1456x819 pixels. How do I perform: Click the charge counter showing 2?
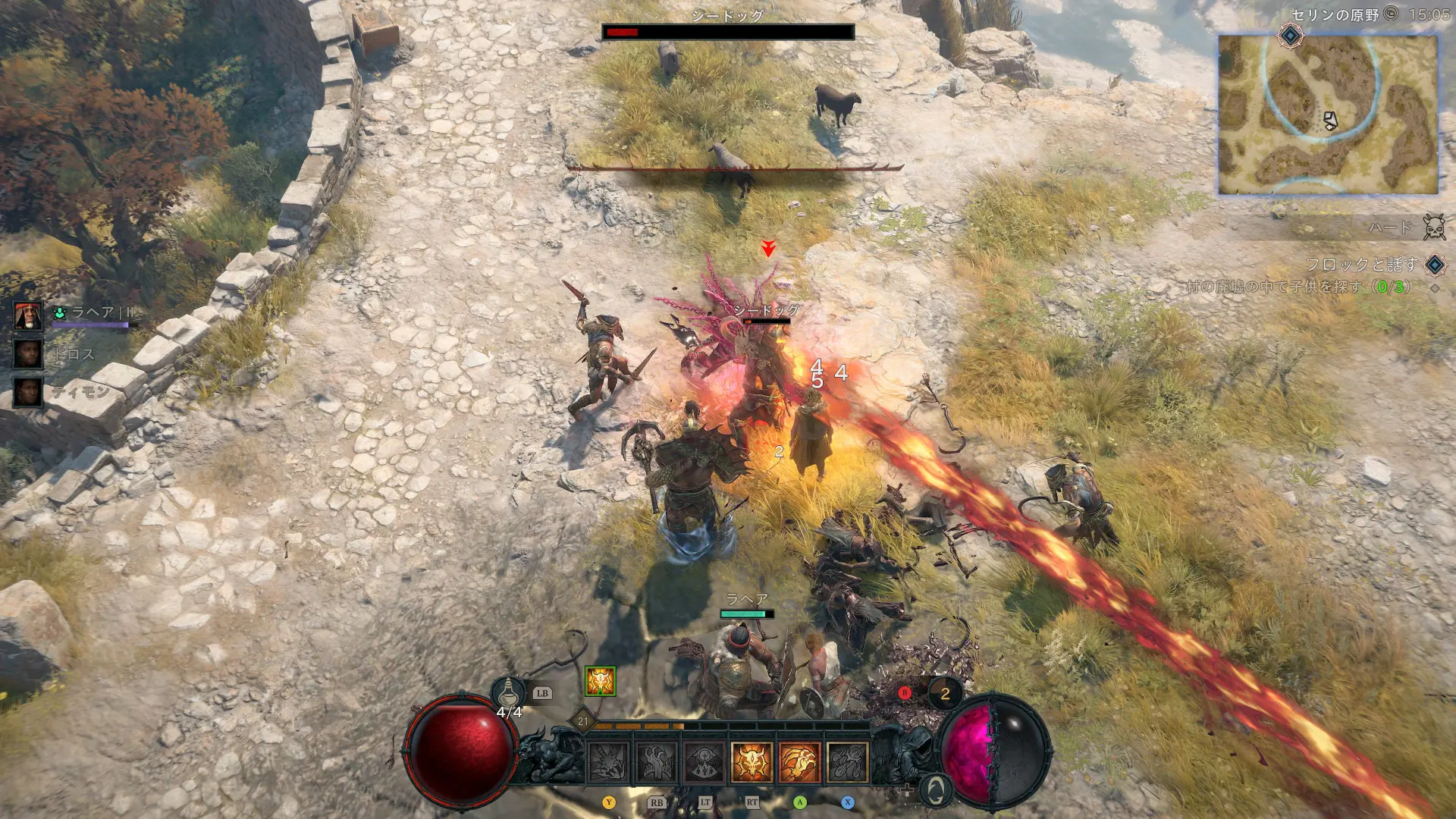945,693
